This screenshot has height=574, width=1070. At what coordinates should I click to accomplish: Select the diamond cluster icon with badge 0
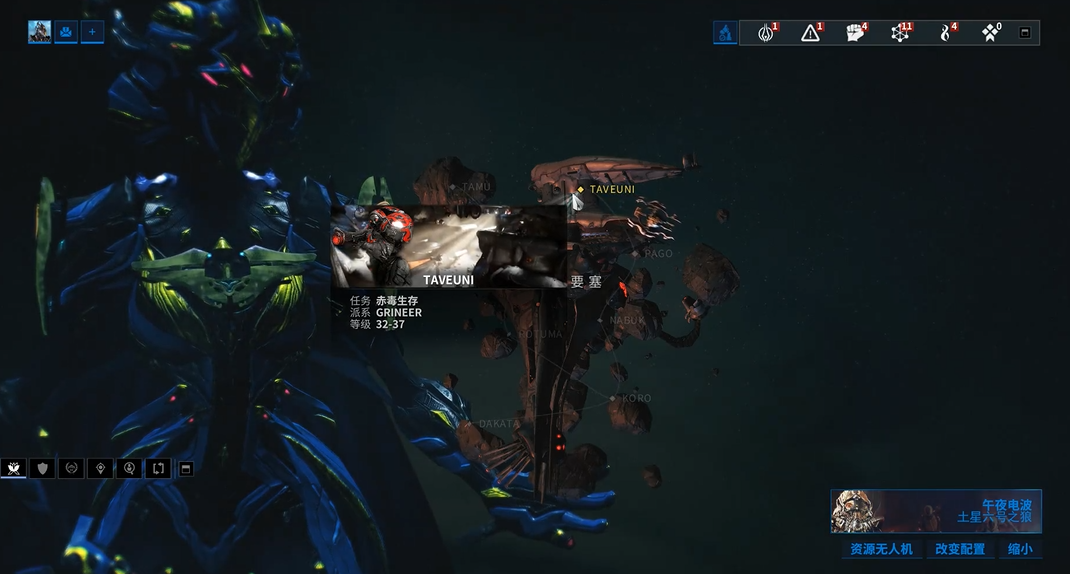tap(990, 33)
